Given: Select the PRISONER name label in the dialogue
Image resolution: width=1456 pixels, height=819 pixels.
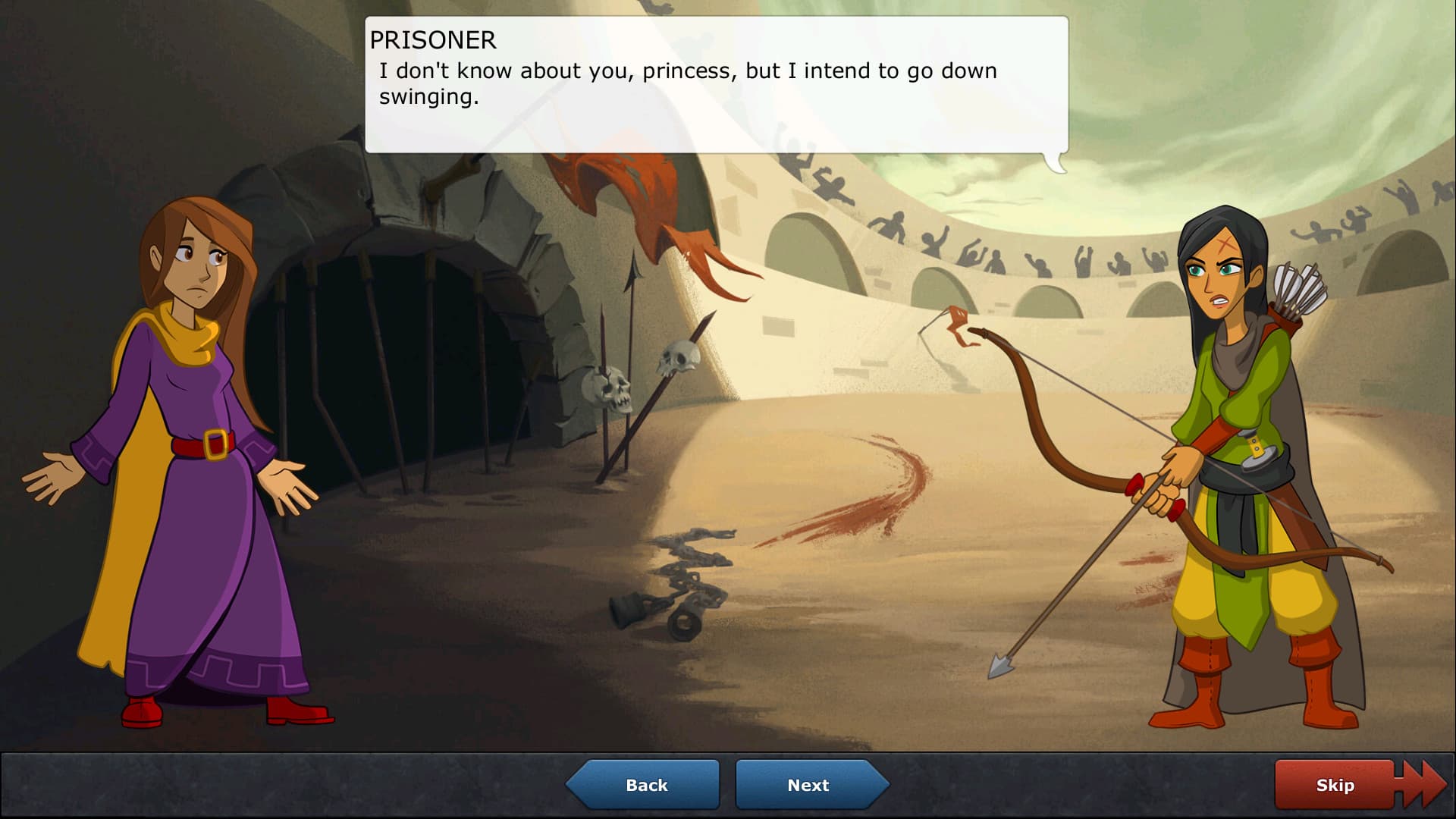Looking at the screenshot, I should coord(433,41).
